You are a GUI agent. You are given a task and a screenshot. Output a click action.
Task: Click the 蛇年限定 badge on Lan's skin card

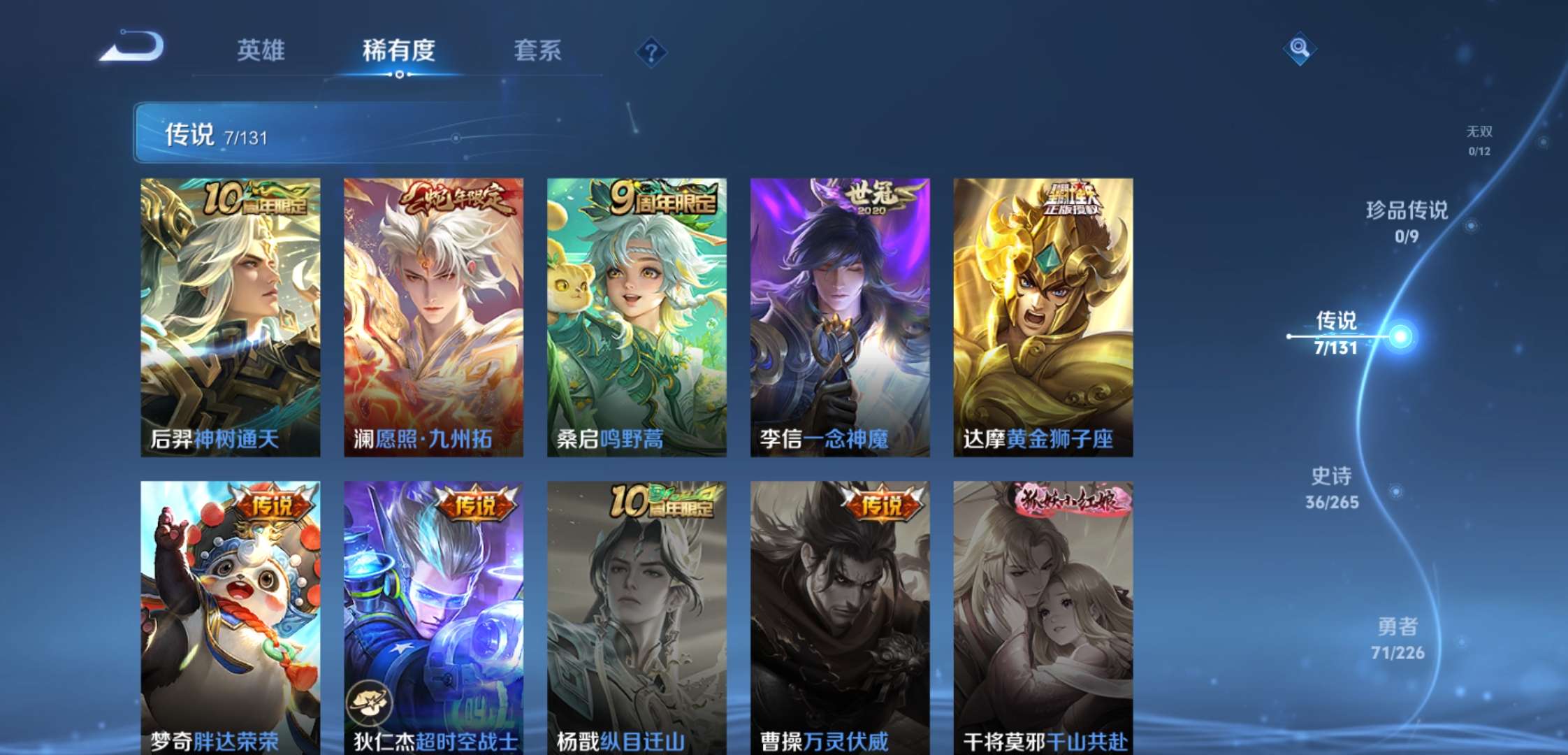coord(456,198)
